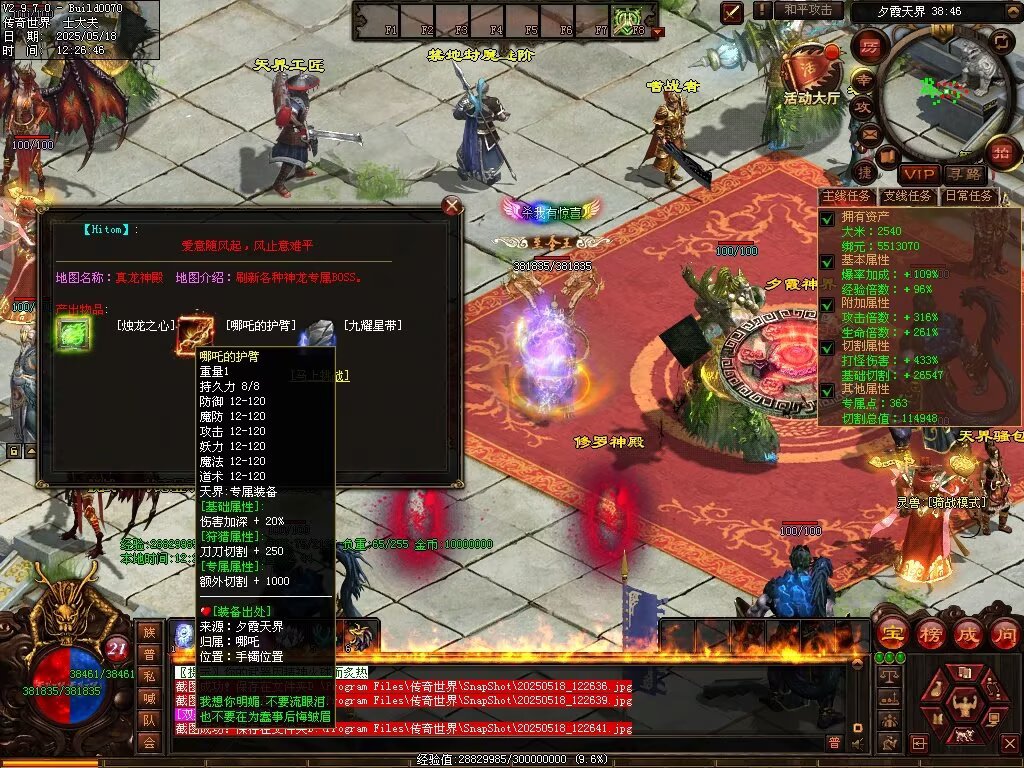Close the map info dialog

452,206
